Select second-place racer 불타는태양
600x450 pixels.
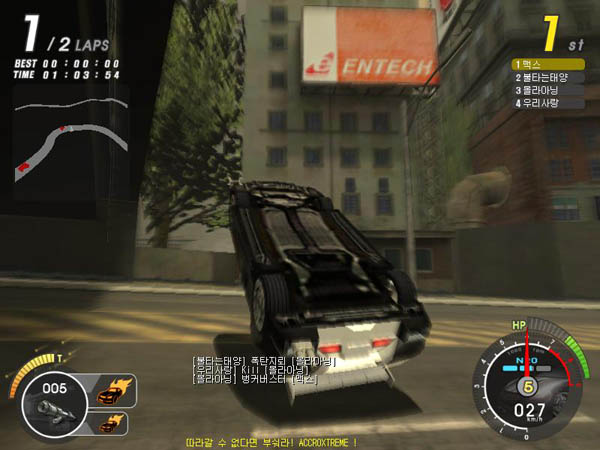coord(549,77)
